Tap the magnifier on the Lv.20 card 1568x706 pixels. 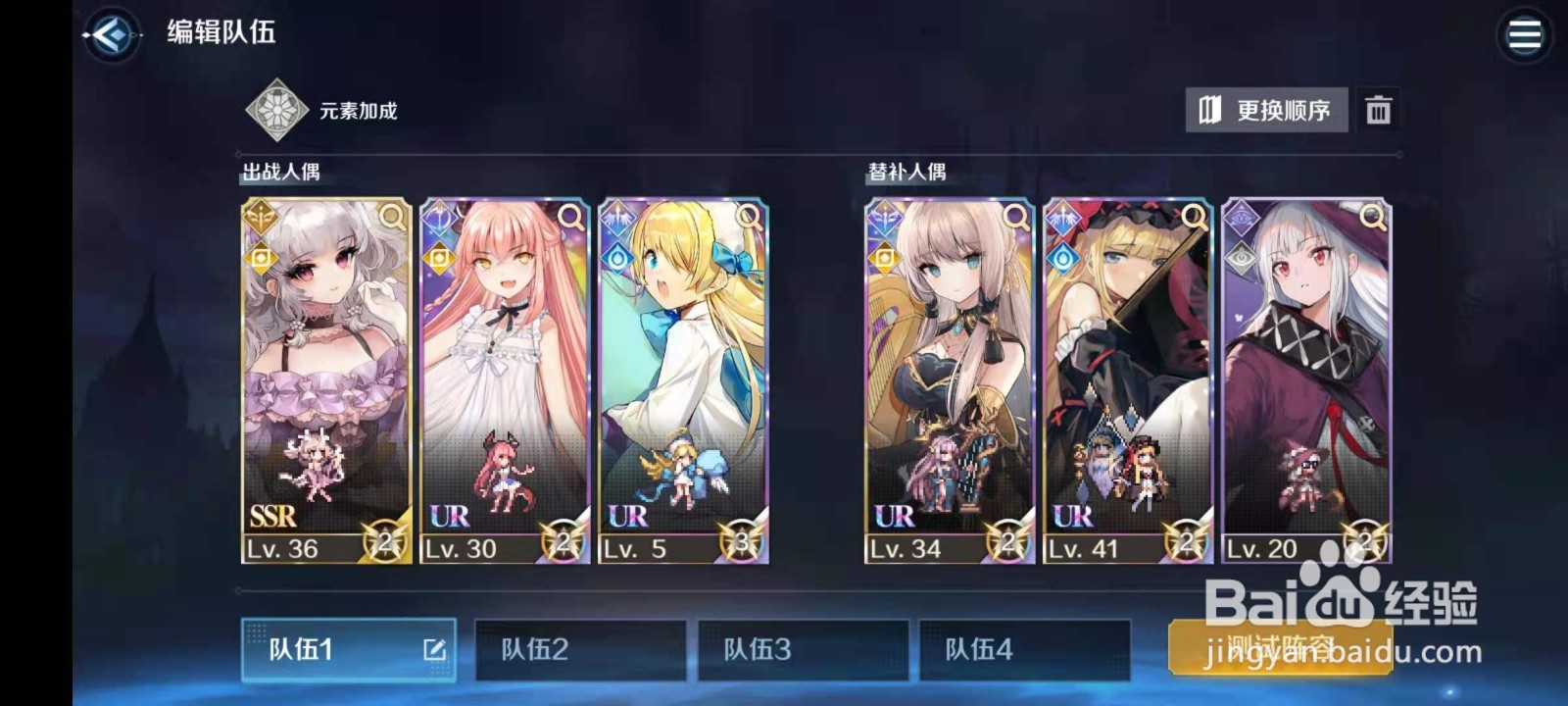click(x=1372, y=218)
